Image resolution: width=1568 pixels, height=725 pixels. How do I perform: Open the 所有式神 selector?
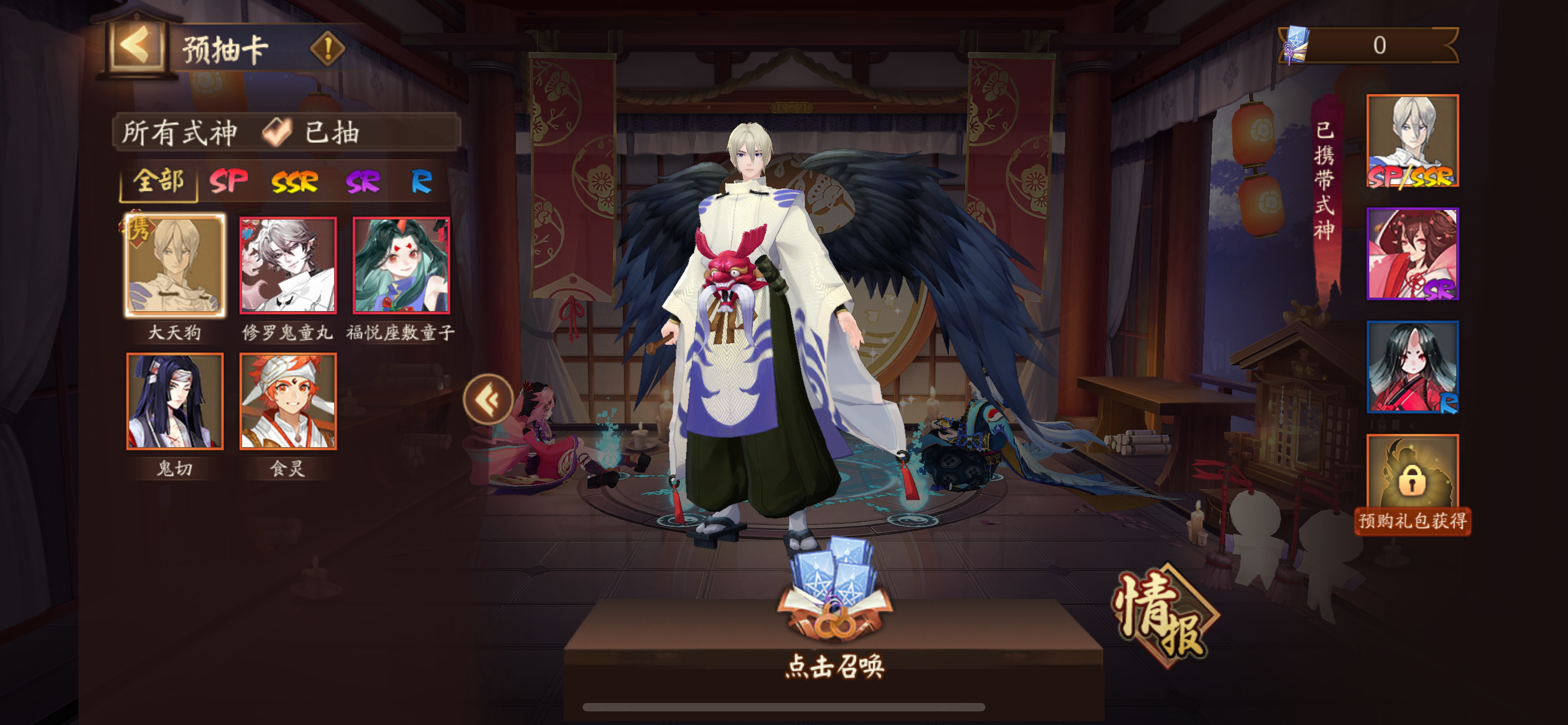click(x=180, y=133)
